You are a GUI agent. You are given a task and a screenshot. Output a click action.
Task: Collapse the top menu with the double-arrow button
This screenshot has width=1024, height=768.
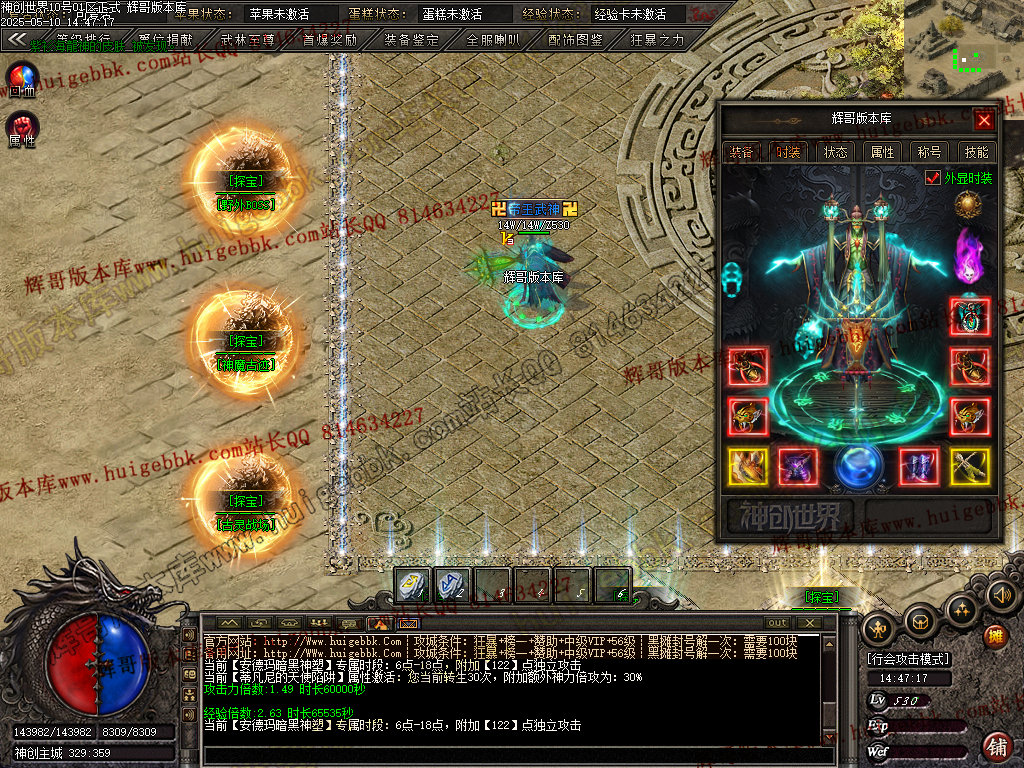(17, 40)
